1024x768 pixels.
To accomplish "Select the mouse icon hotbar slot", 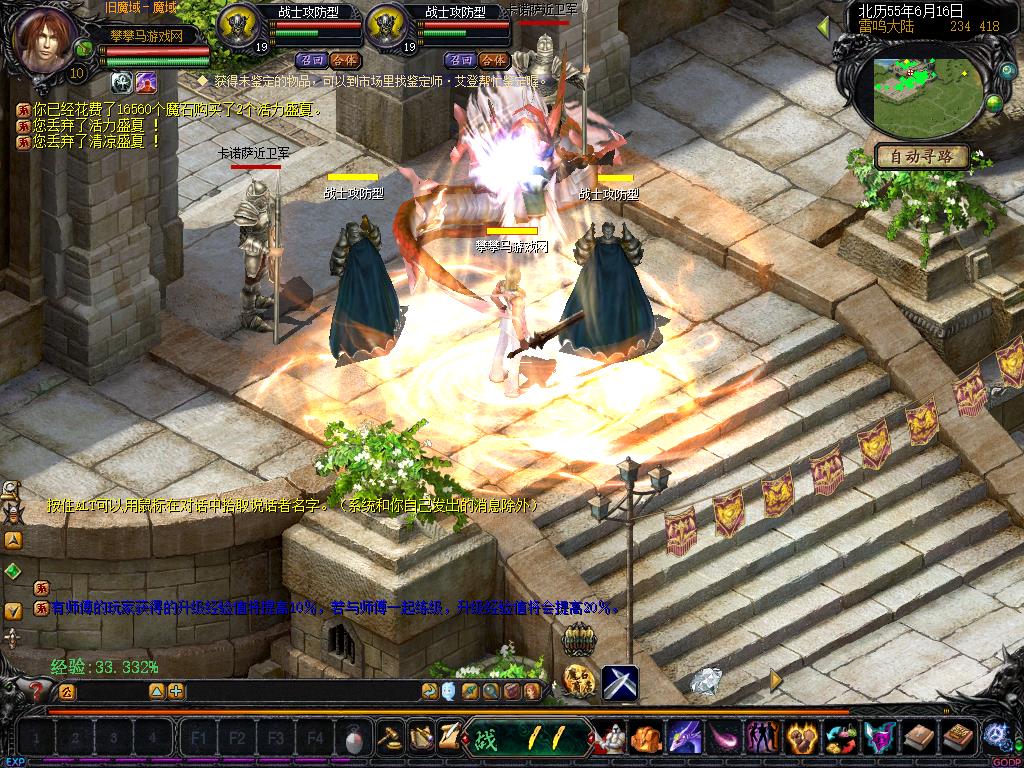I will coord(351,739).
